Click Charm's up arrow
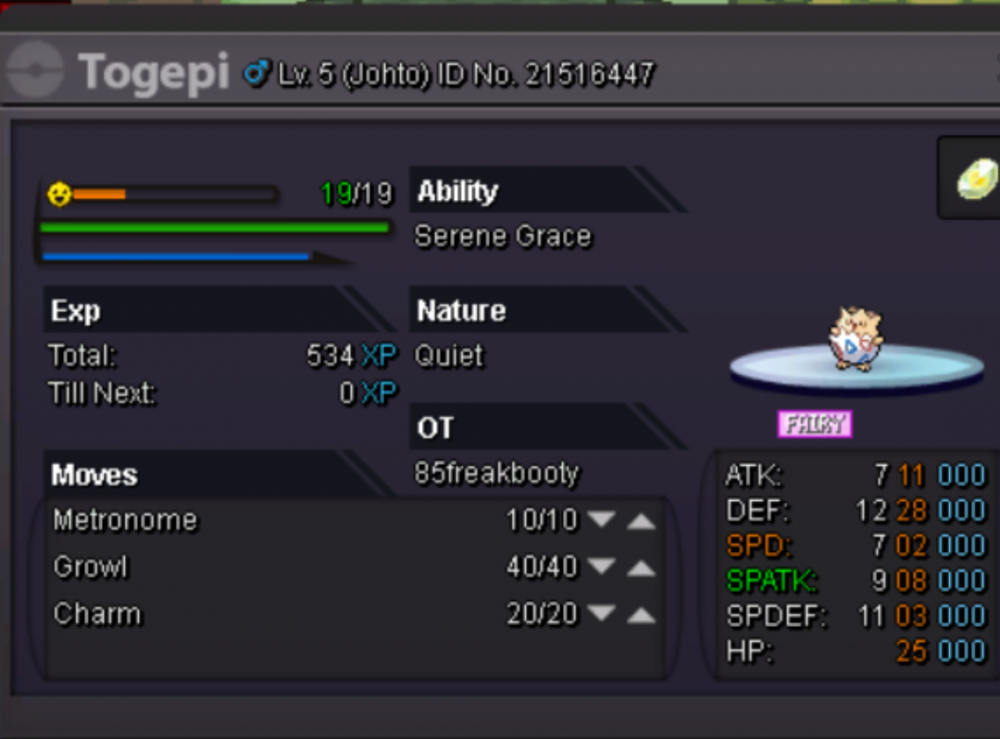The width and height of the screenshot is (1000, 739). 641,615
